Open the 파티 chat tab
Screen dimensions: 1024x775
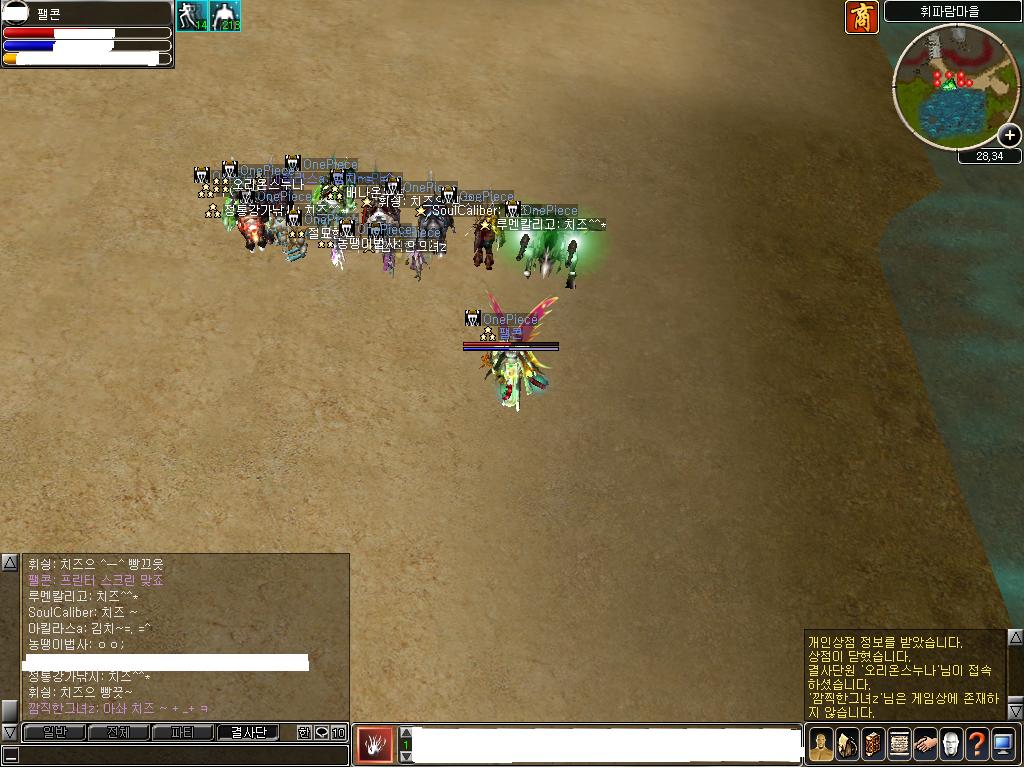pyautogui.click(x=183, y=732)
